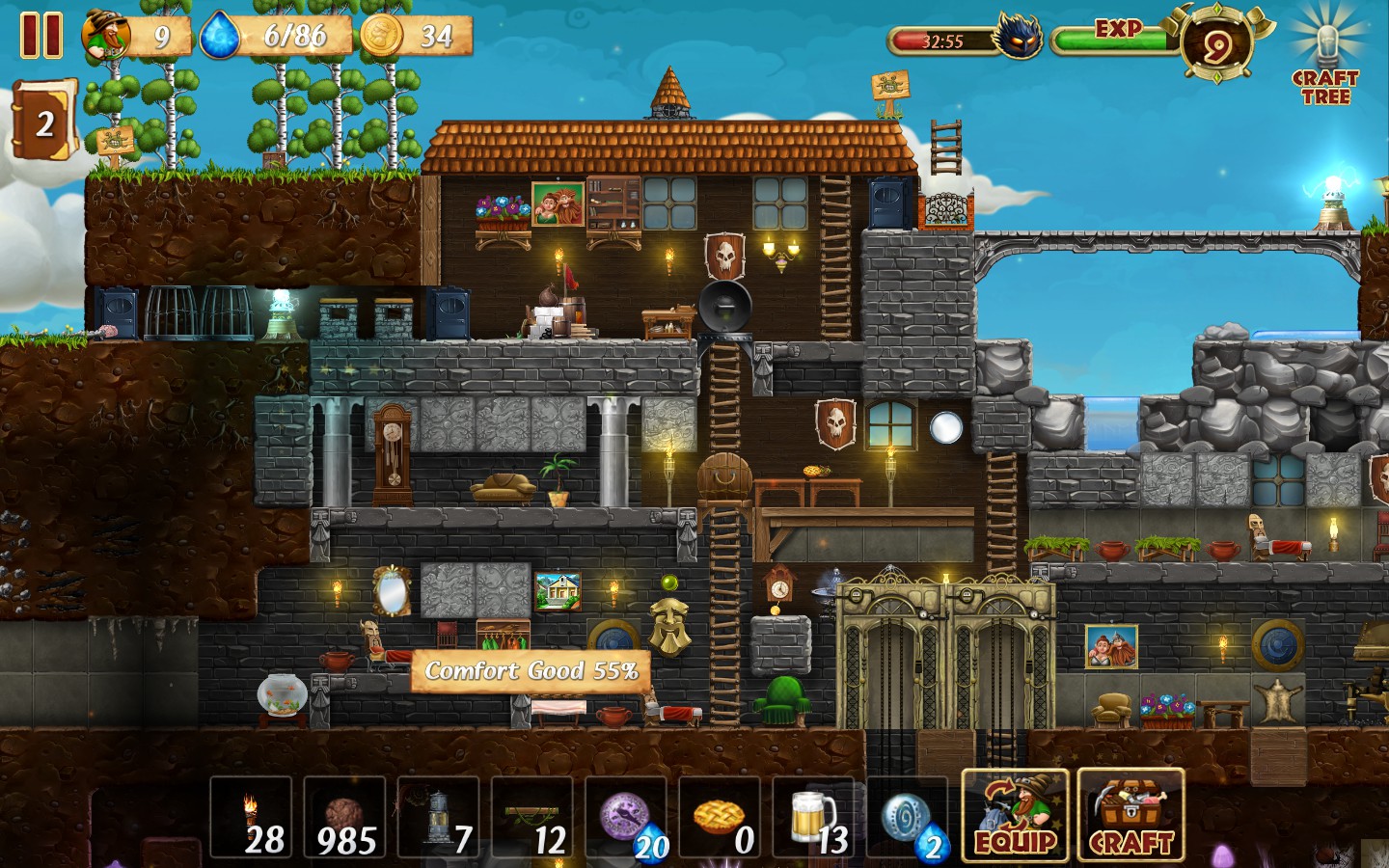The width and height of the screenshot is (1389, 868).
Task: Select the earth block slot with 985
Action: (x=344, y=818)
